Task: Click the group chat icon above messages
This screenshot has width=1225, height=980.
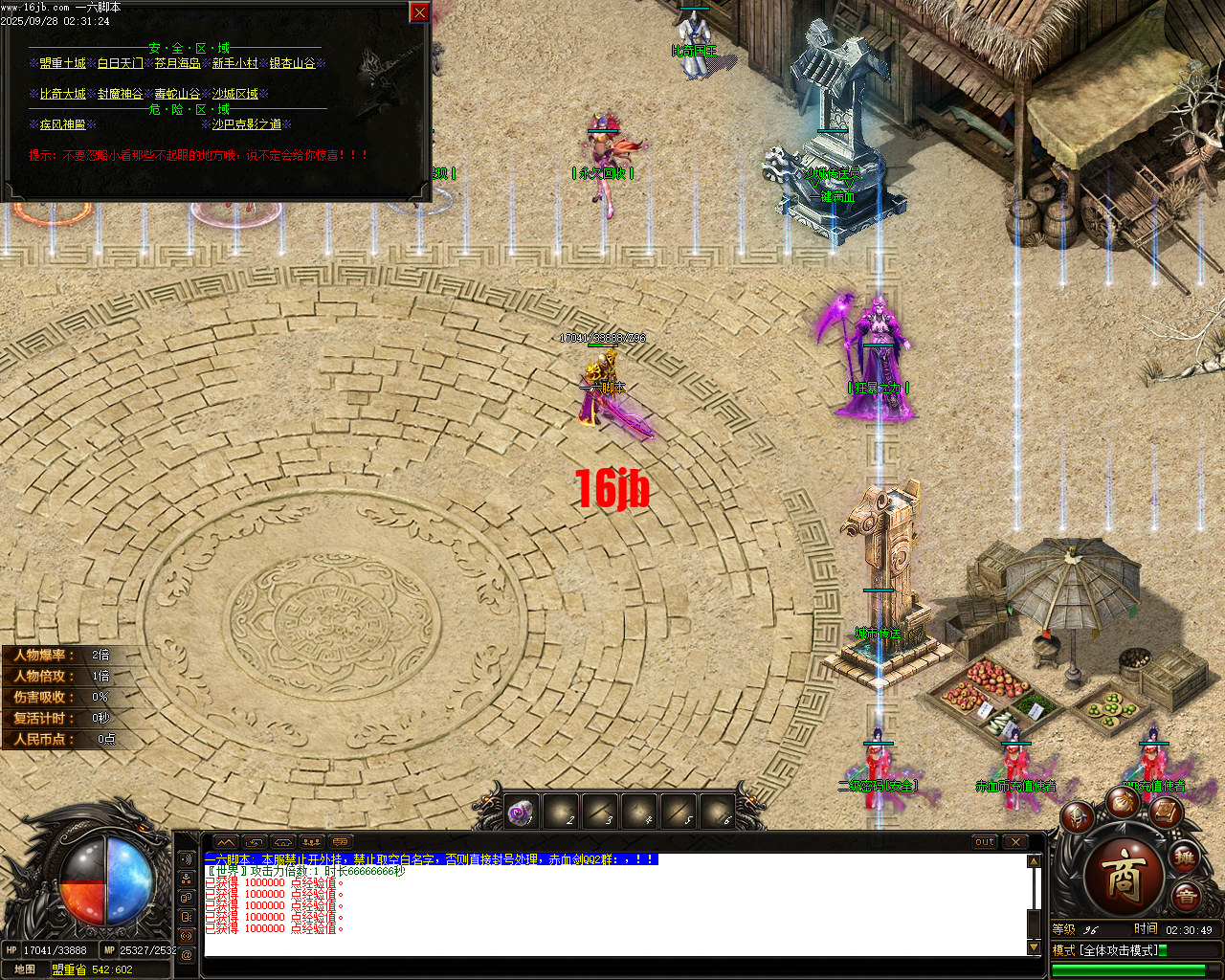Action: pyautogui.click(x=311, y=842)
